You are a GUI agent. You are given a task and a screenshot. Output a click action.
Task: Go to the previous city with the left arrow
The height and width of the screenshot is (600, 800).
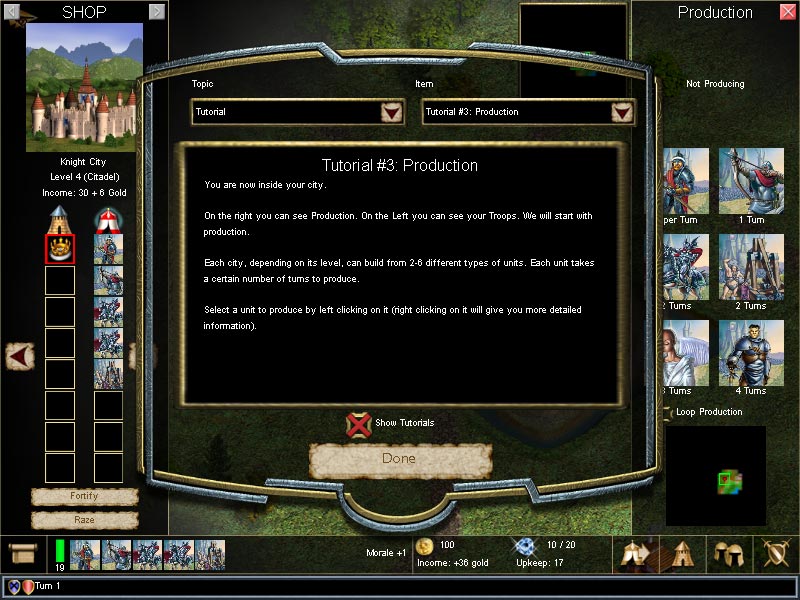tap(14, 12)
